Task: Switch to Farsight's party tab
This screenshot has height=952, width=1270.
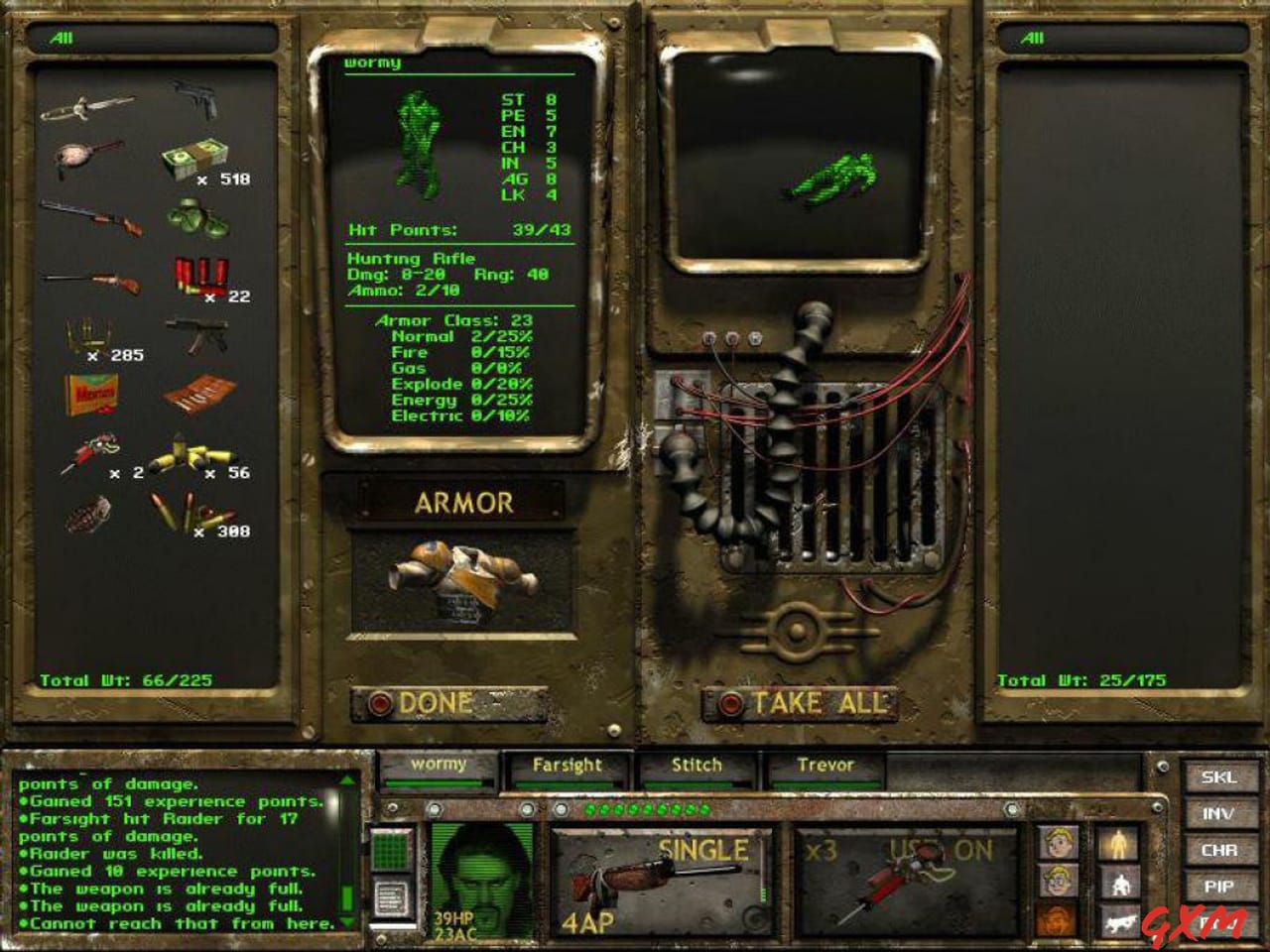Action: click(x=567, y=765)
